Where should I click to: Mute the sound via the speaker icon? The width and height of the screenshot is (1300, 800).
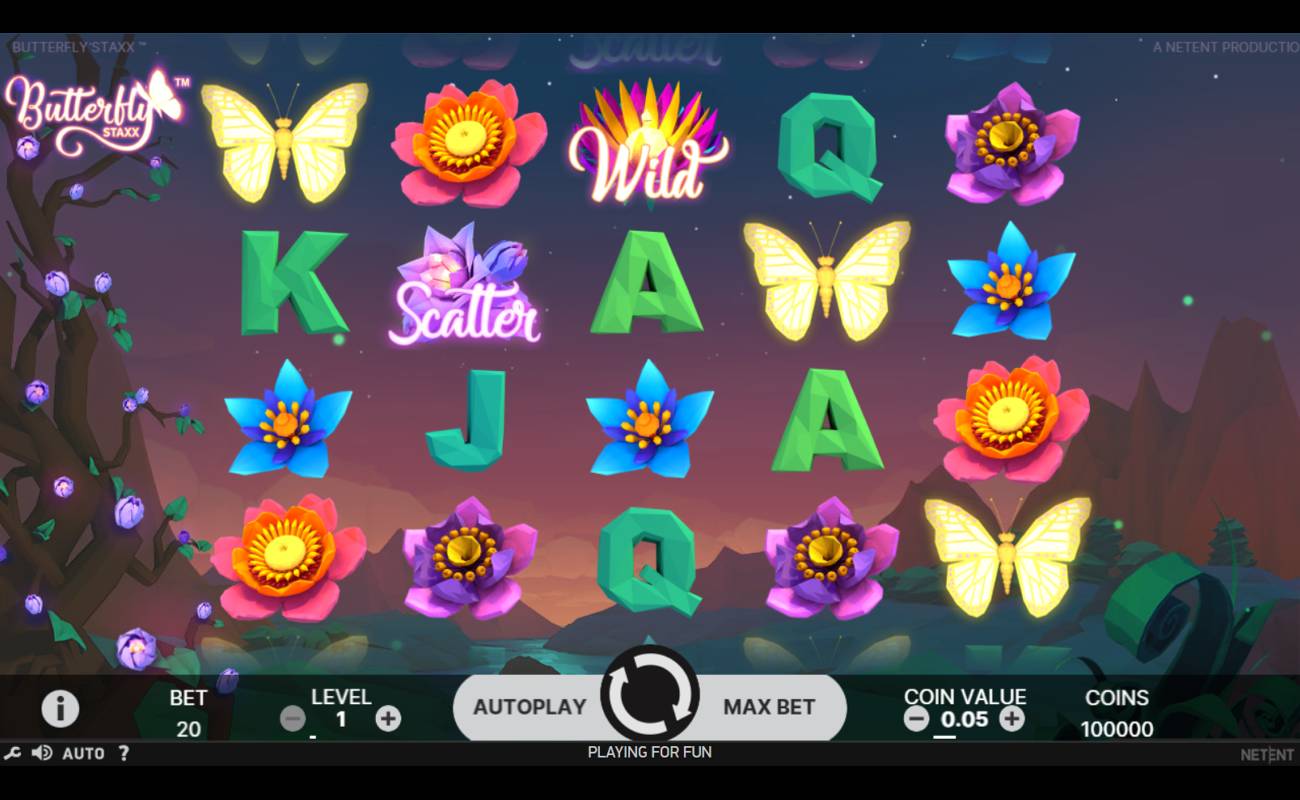pos(40,752)
